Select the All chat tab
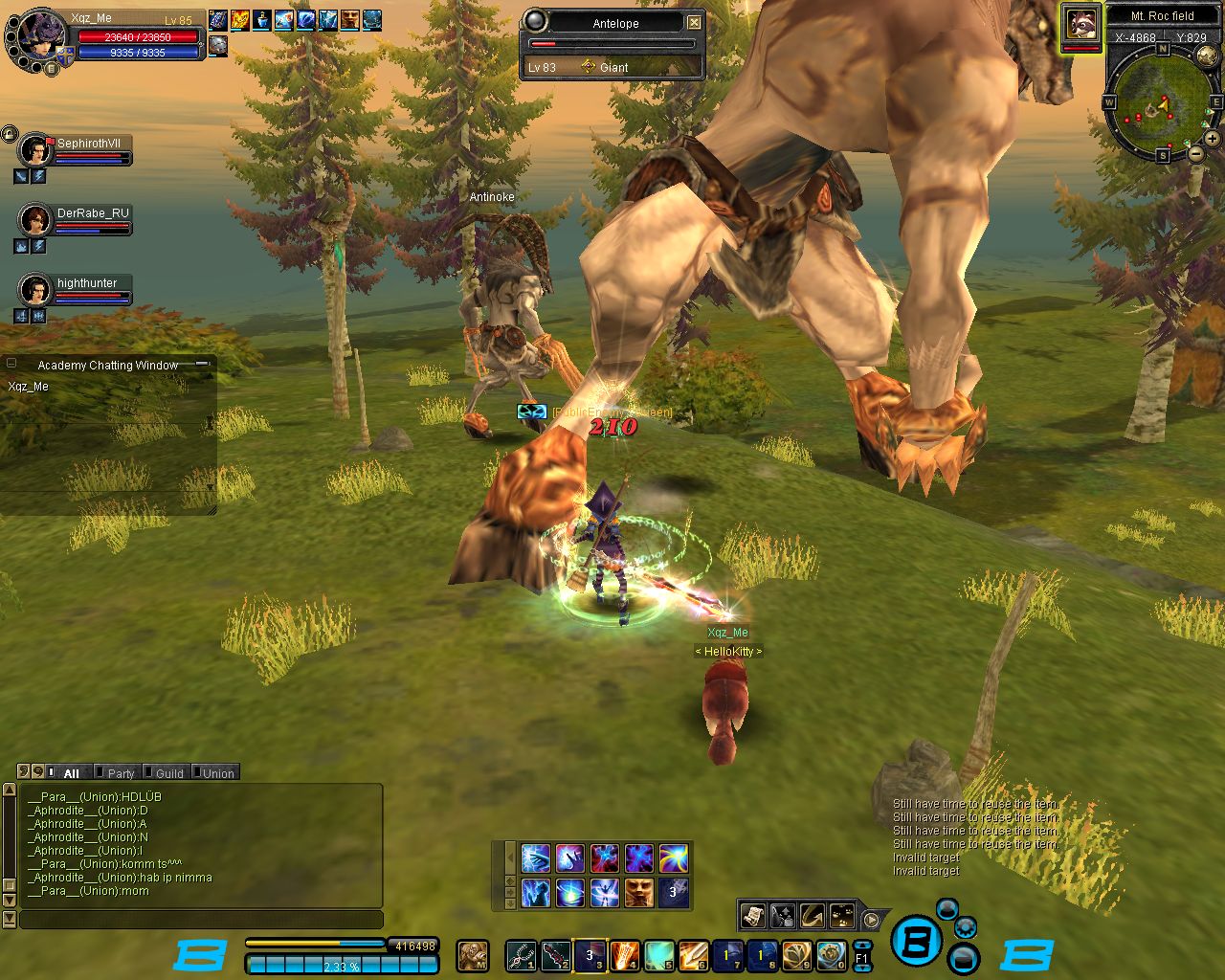This screenshot has width=1225, height=980. click(71, 773)
